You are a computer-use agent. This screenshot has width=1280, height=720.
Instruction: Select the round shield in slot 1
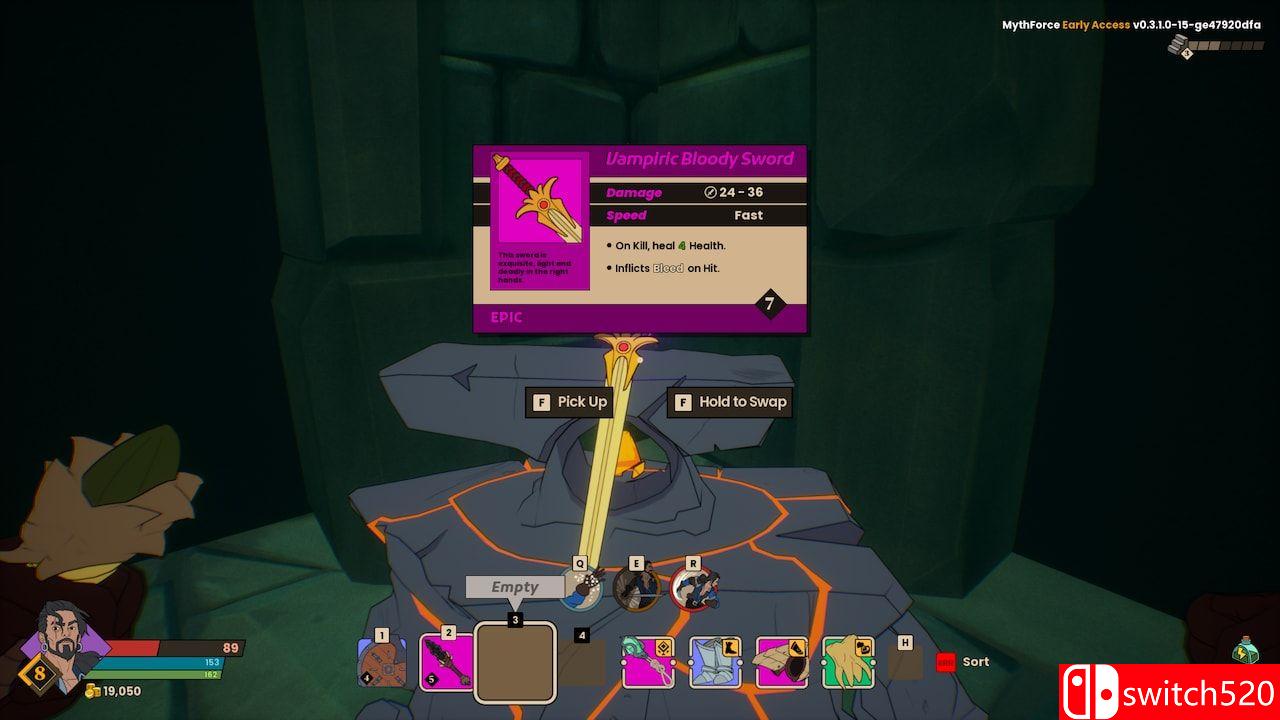(381, 663)
